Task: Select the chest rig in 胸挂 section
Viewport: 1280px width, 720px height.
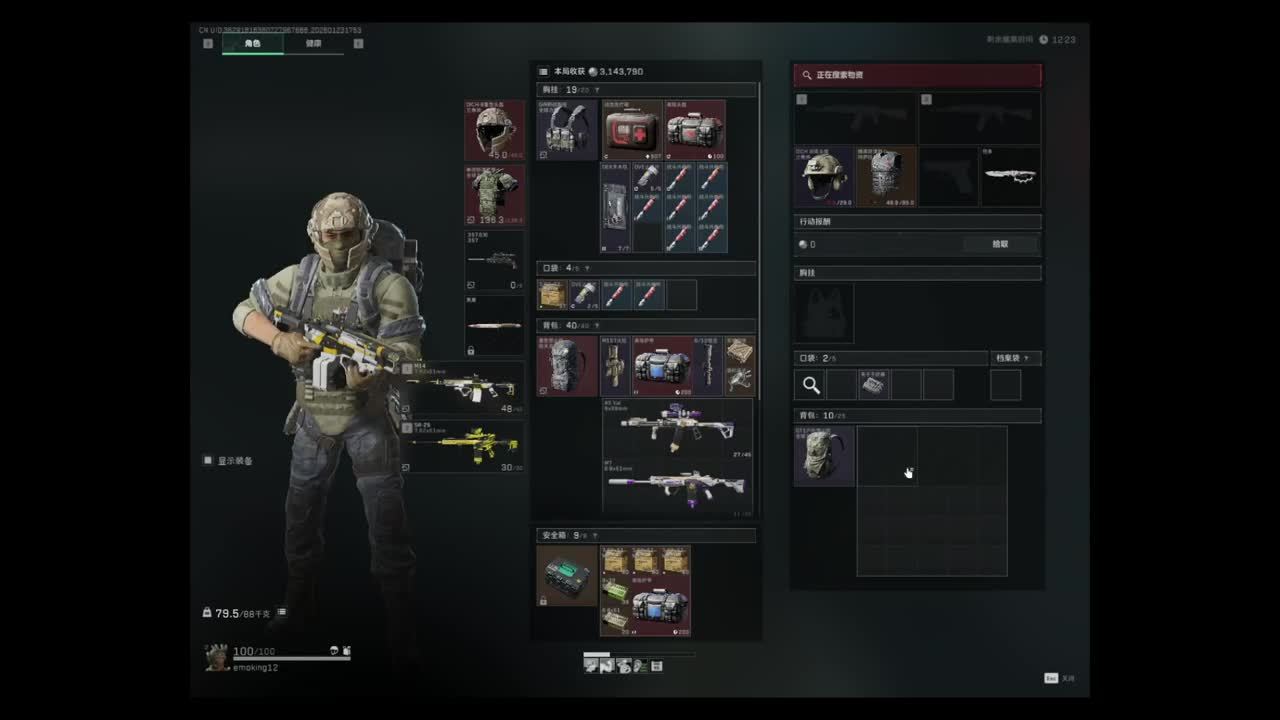Action: pyautogui.click(x=567, y=130)
